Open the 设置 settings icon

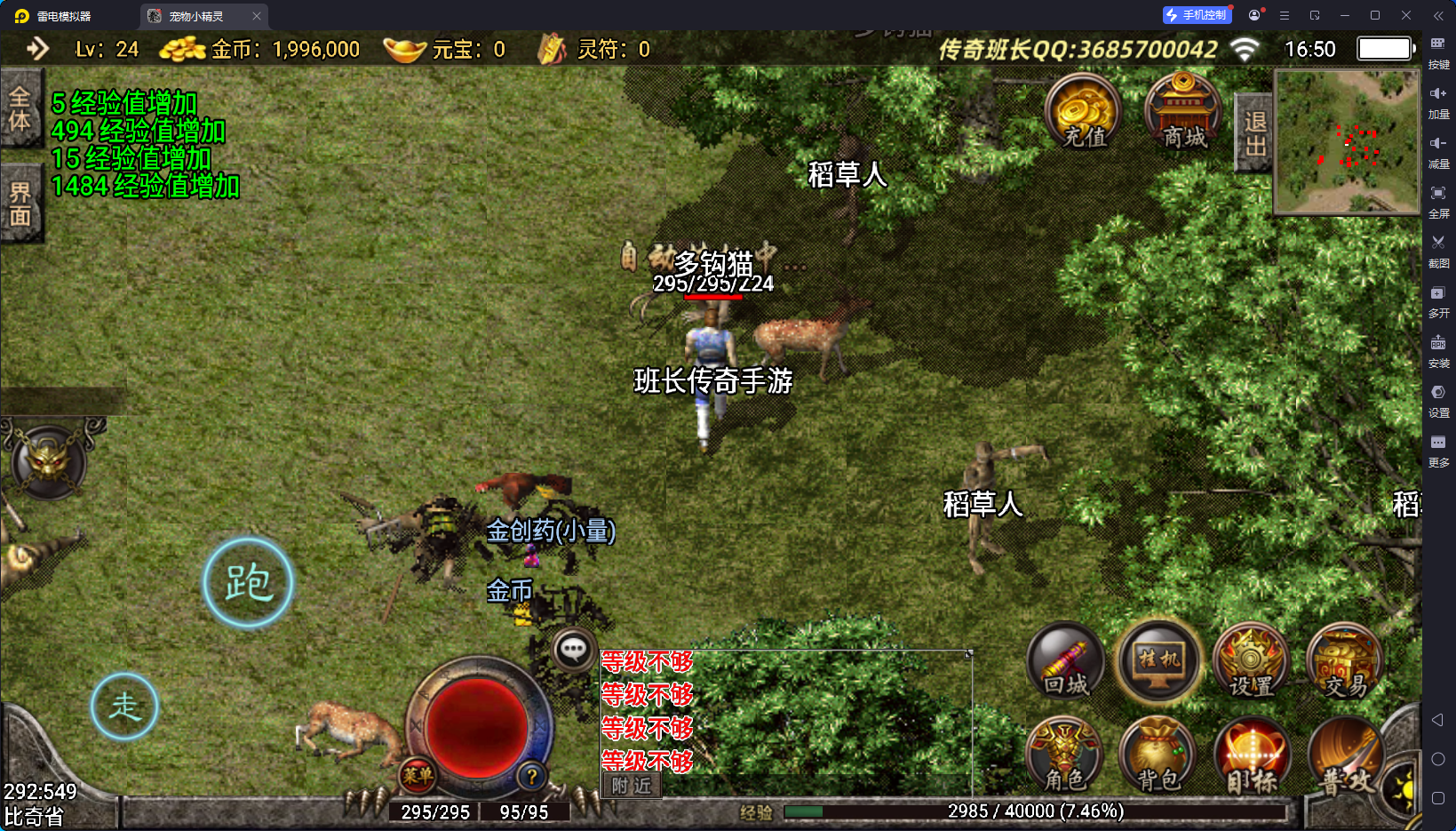pos(1252,662)
